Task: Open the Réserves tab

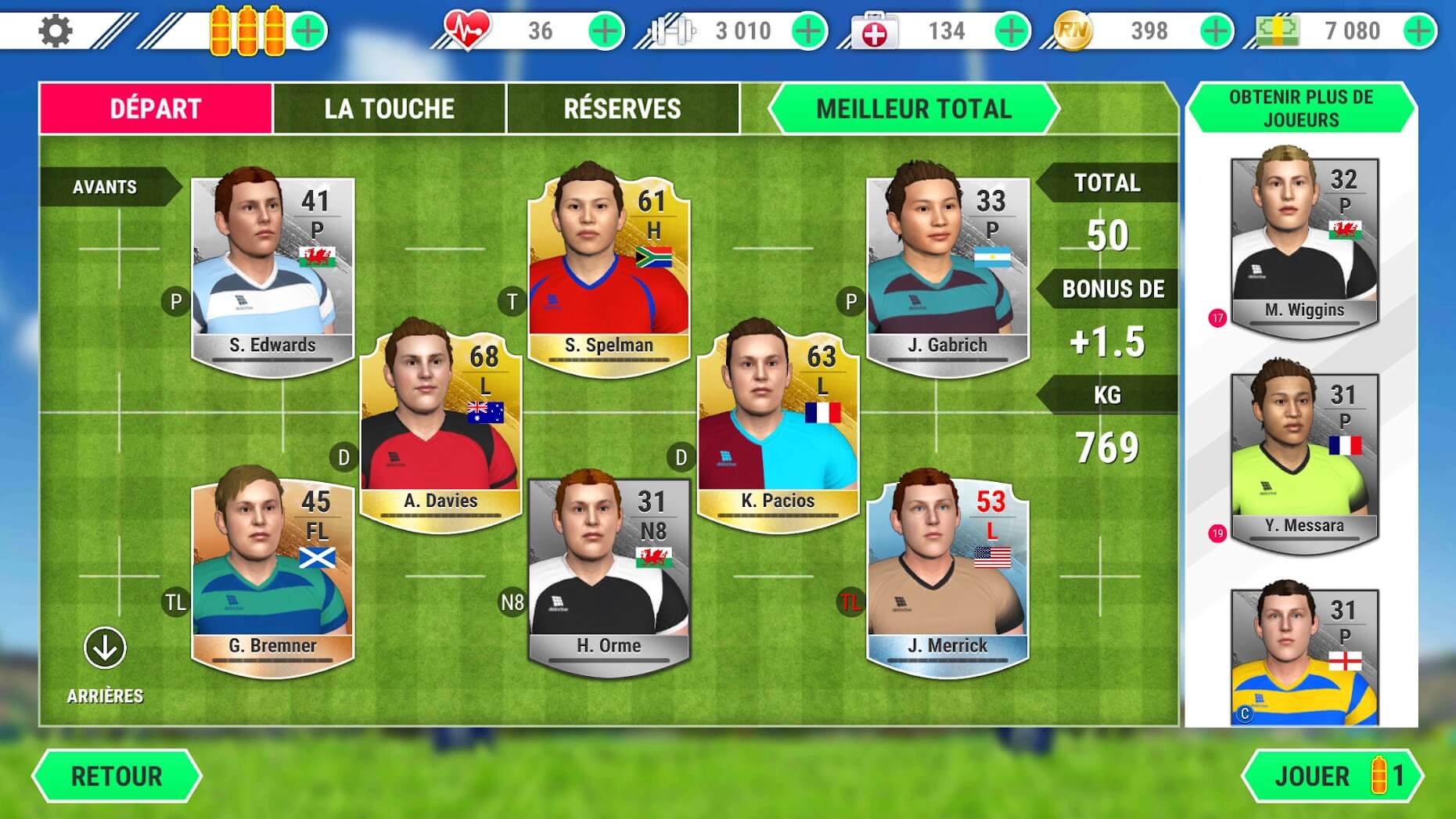Action: point(622,109)
